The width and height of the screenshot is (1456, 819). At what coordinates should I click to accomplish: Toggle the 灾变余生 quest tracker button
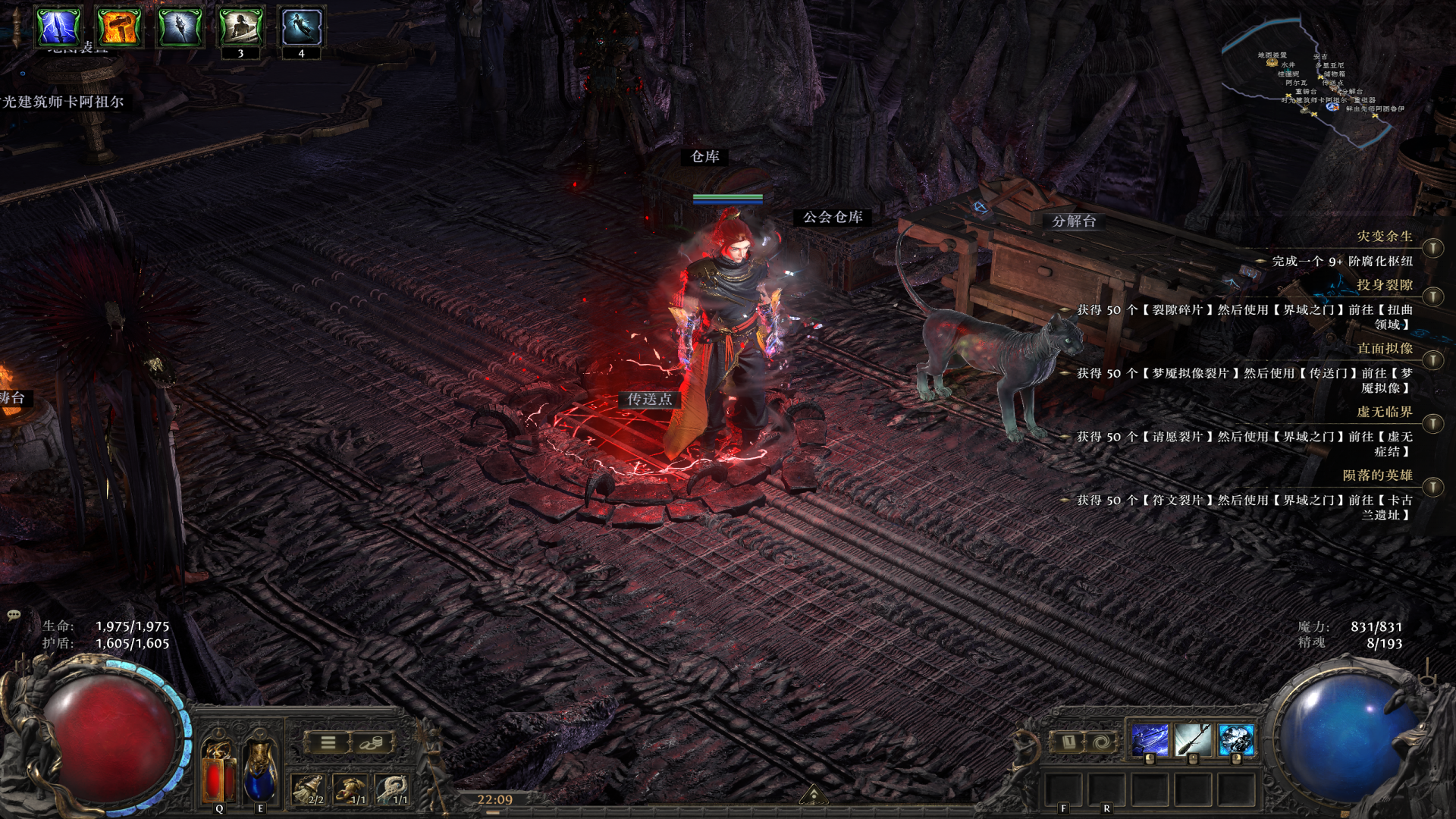[1432, 248]
